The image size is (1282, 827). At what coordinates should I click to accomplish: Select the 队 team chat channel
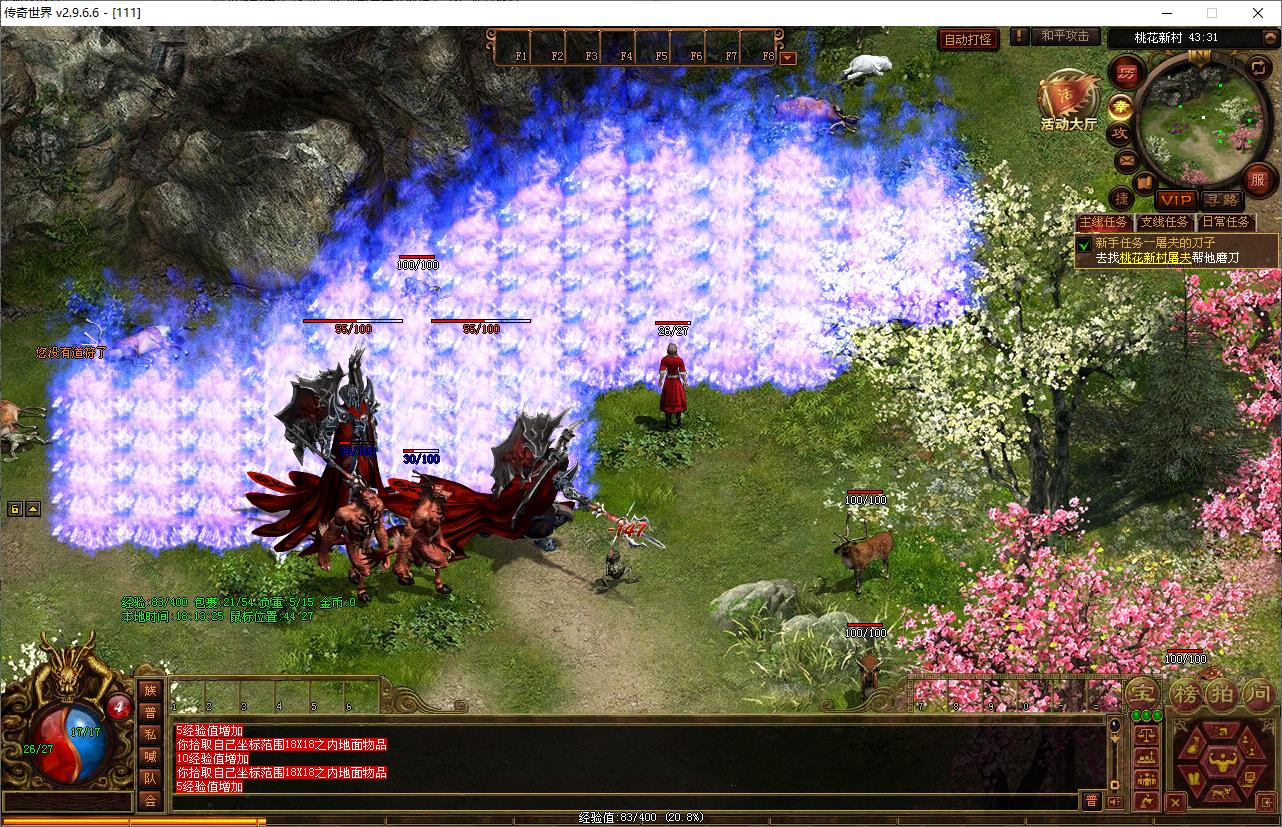coord(149,778)
